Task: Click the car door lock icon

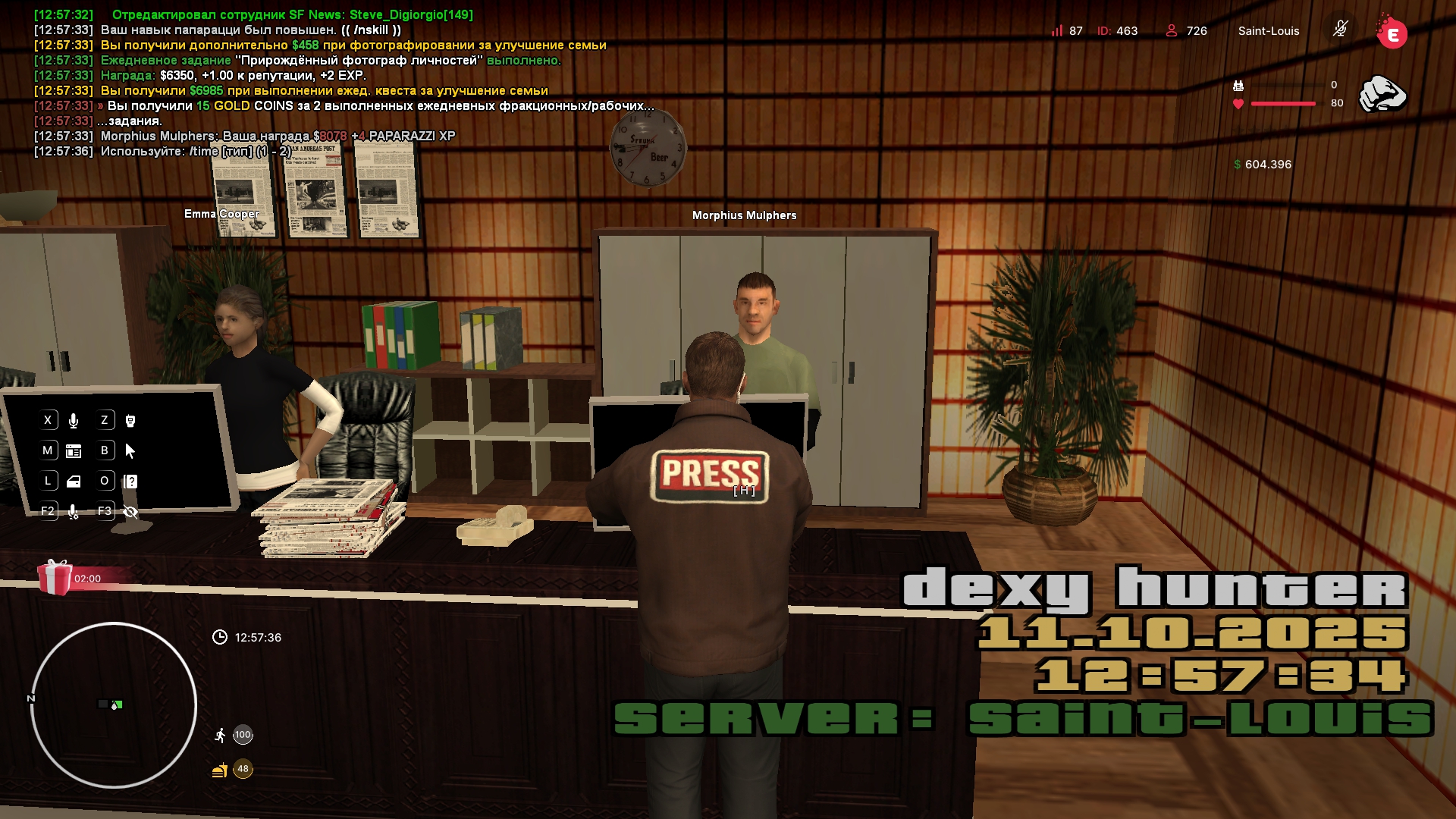Action: [74, 482]
